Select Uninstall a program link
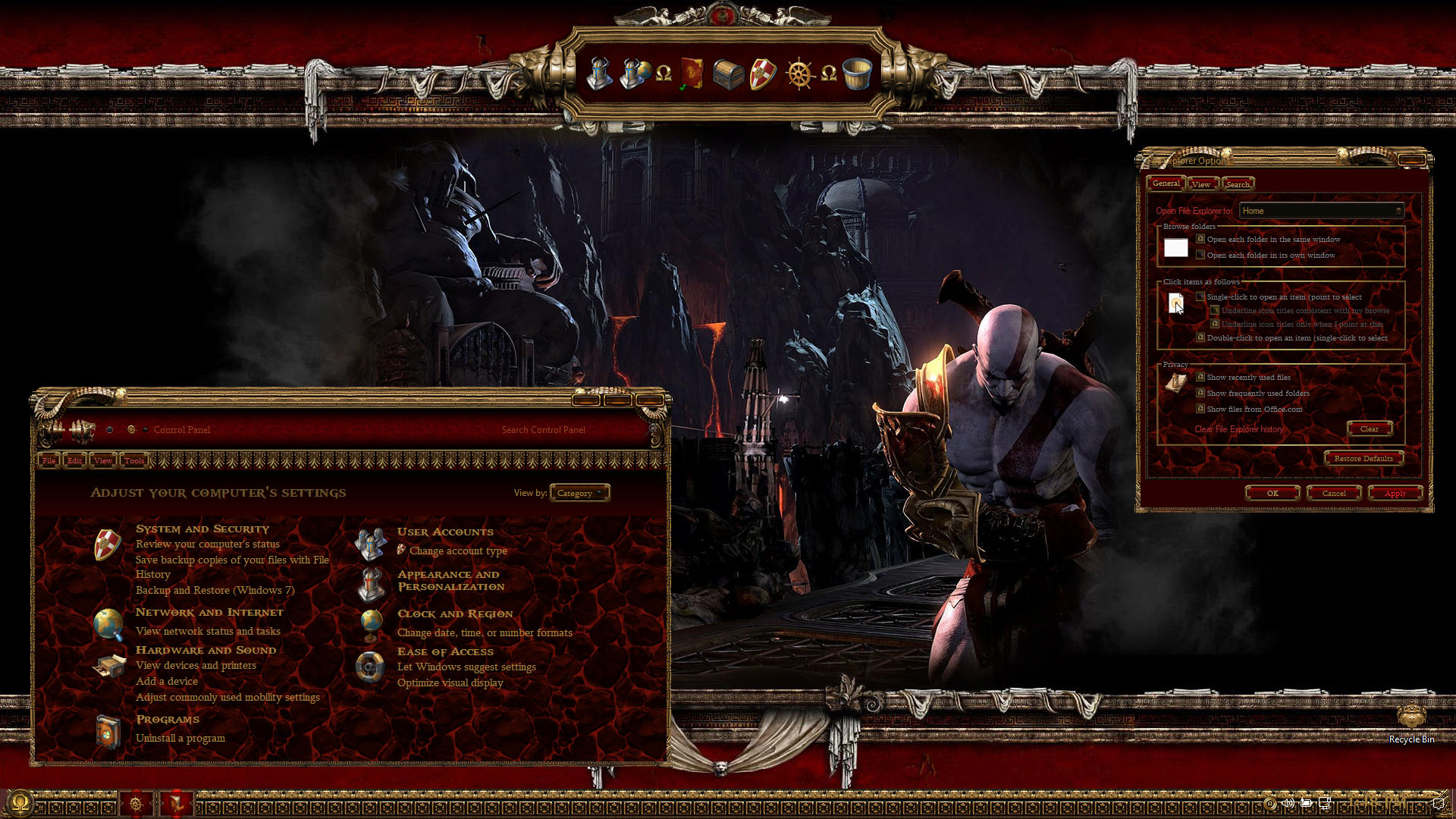This screenshot has height=819, width=1456. tap(180, 738)
